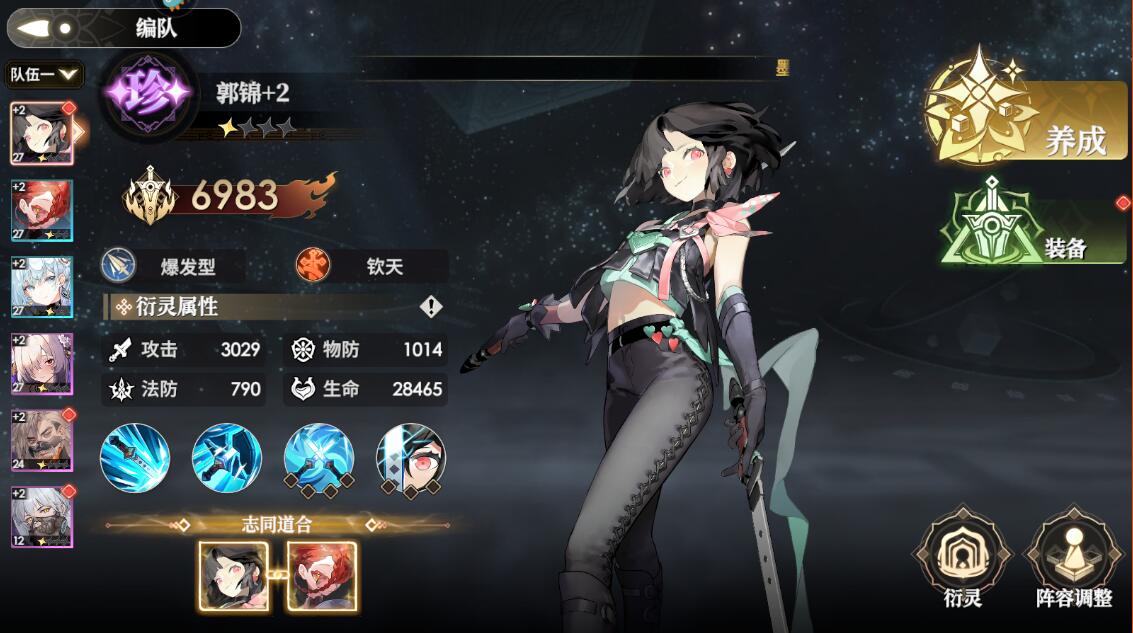This screenshot has width=1133, height=633.
Task: Click the 钦天 faction tag
Action: point(372,266)
